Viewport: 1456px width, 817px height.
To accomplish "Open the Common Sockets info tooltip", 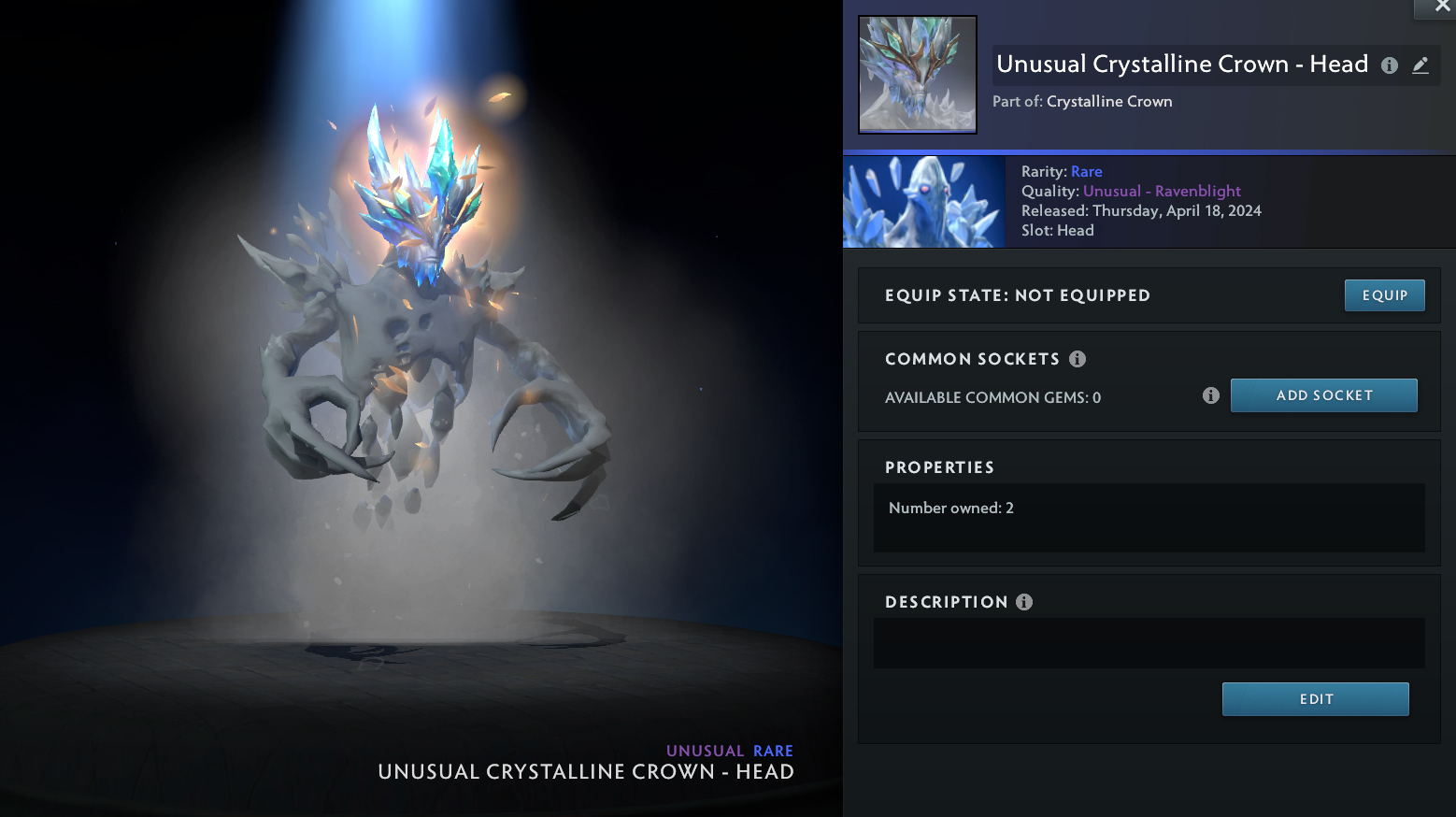I will [1078, 359].
